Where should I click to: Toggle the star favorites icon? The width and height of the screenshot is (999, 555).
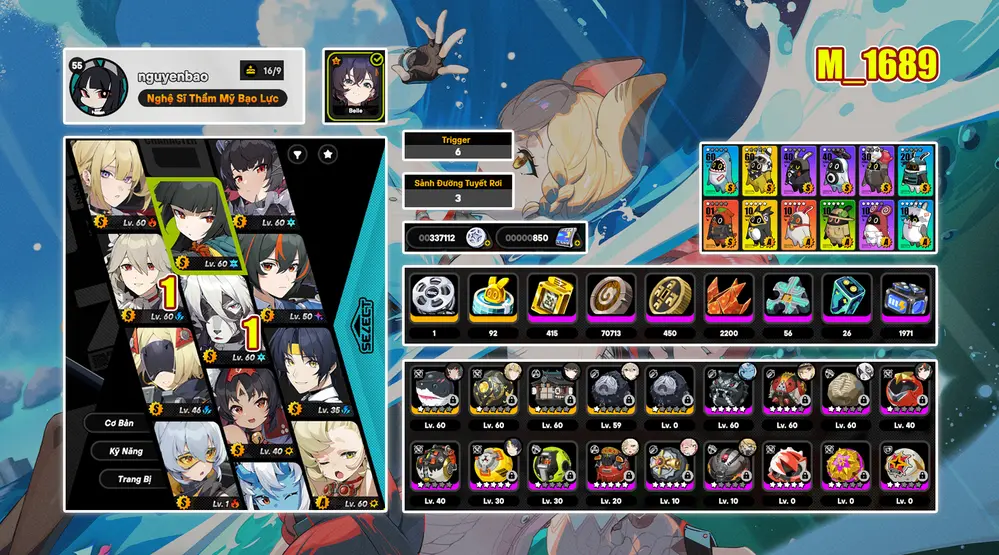click(328, 154)
